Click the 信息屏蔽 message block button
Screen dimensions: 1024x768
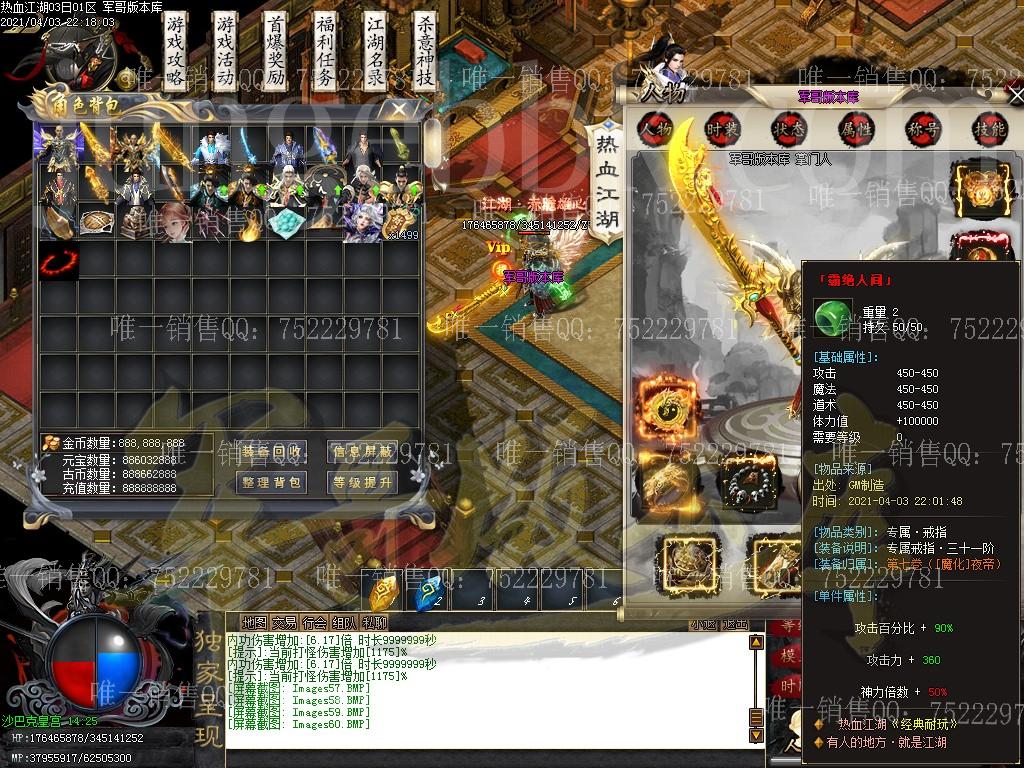(362, 452)
